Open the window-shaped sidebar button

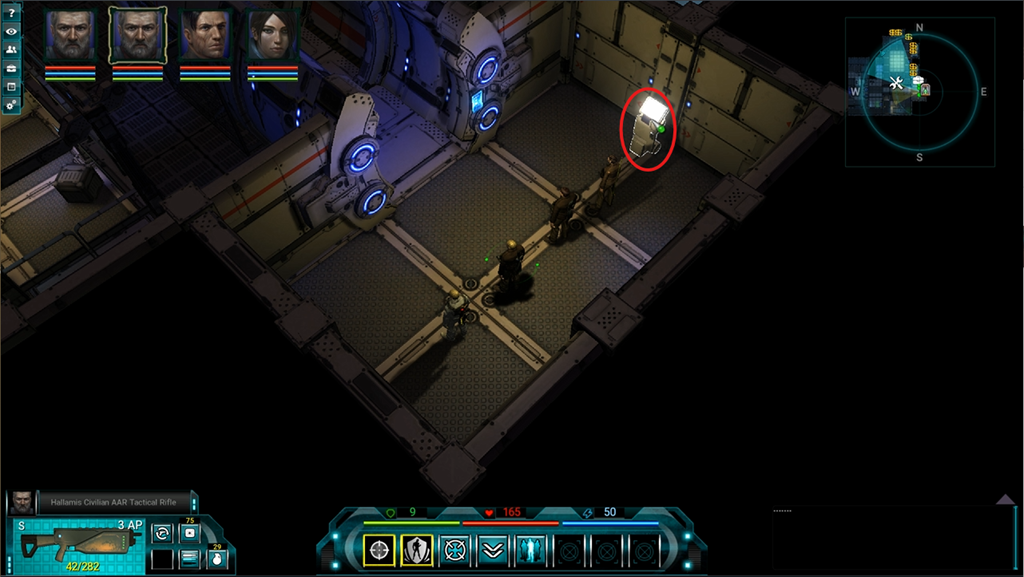(11, 86)
